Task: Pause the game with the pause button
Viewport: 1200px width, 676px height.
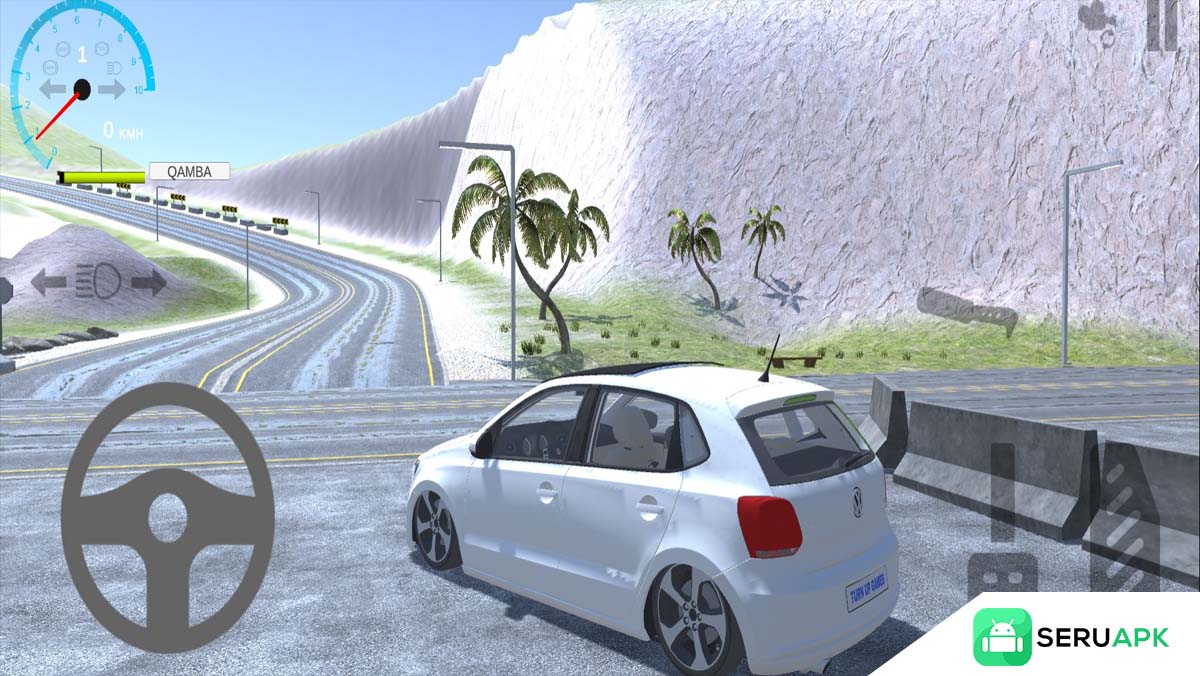Action: (x=1162, y=24)
